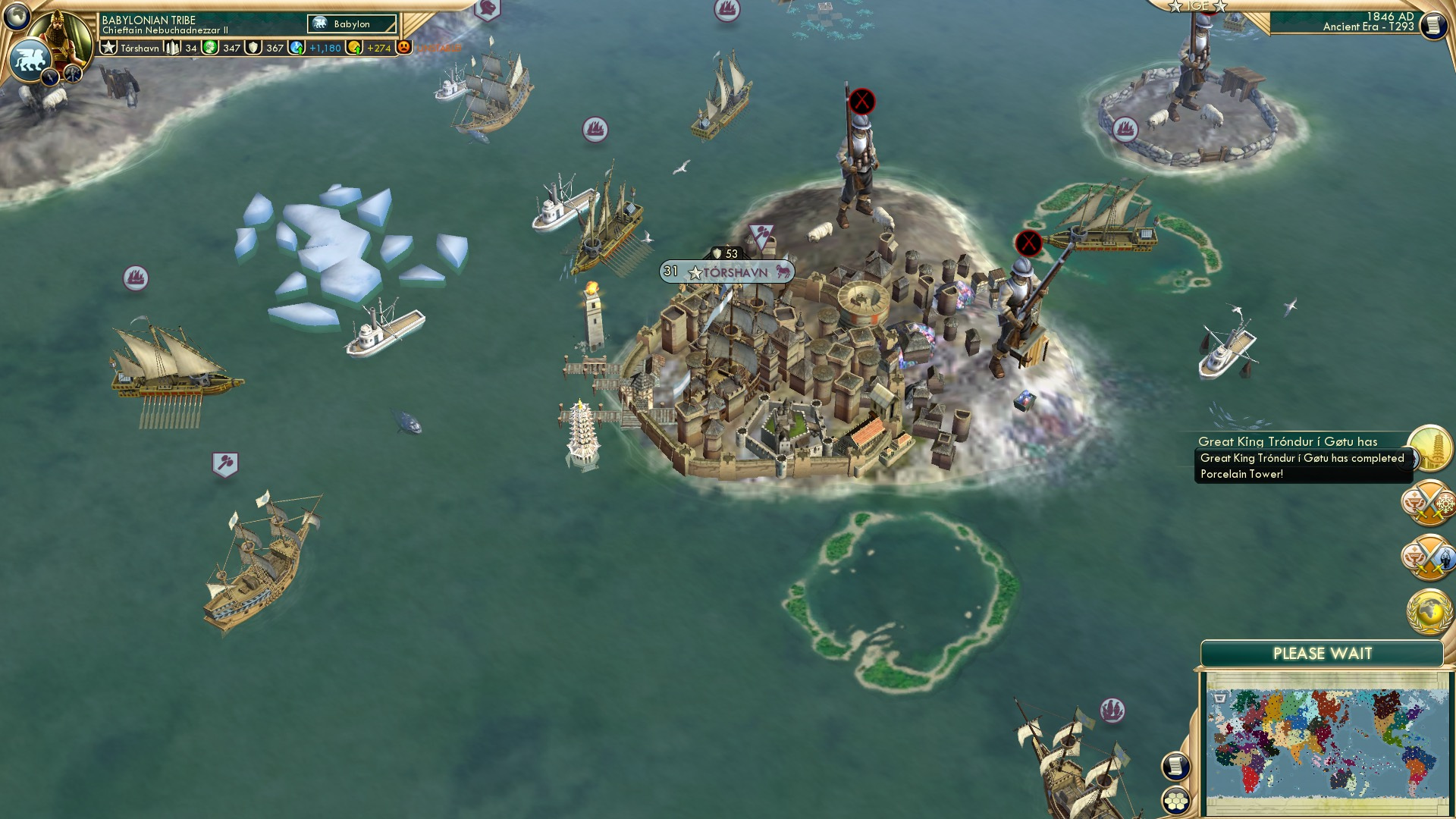Open the Babylon civilization dropdown
The height and width of the screenshot is (819, 1456).
pyautogui.click(x=351, y=24)
